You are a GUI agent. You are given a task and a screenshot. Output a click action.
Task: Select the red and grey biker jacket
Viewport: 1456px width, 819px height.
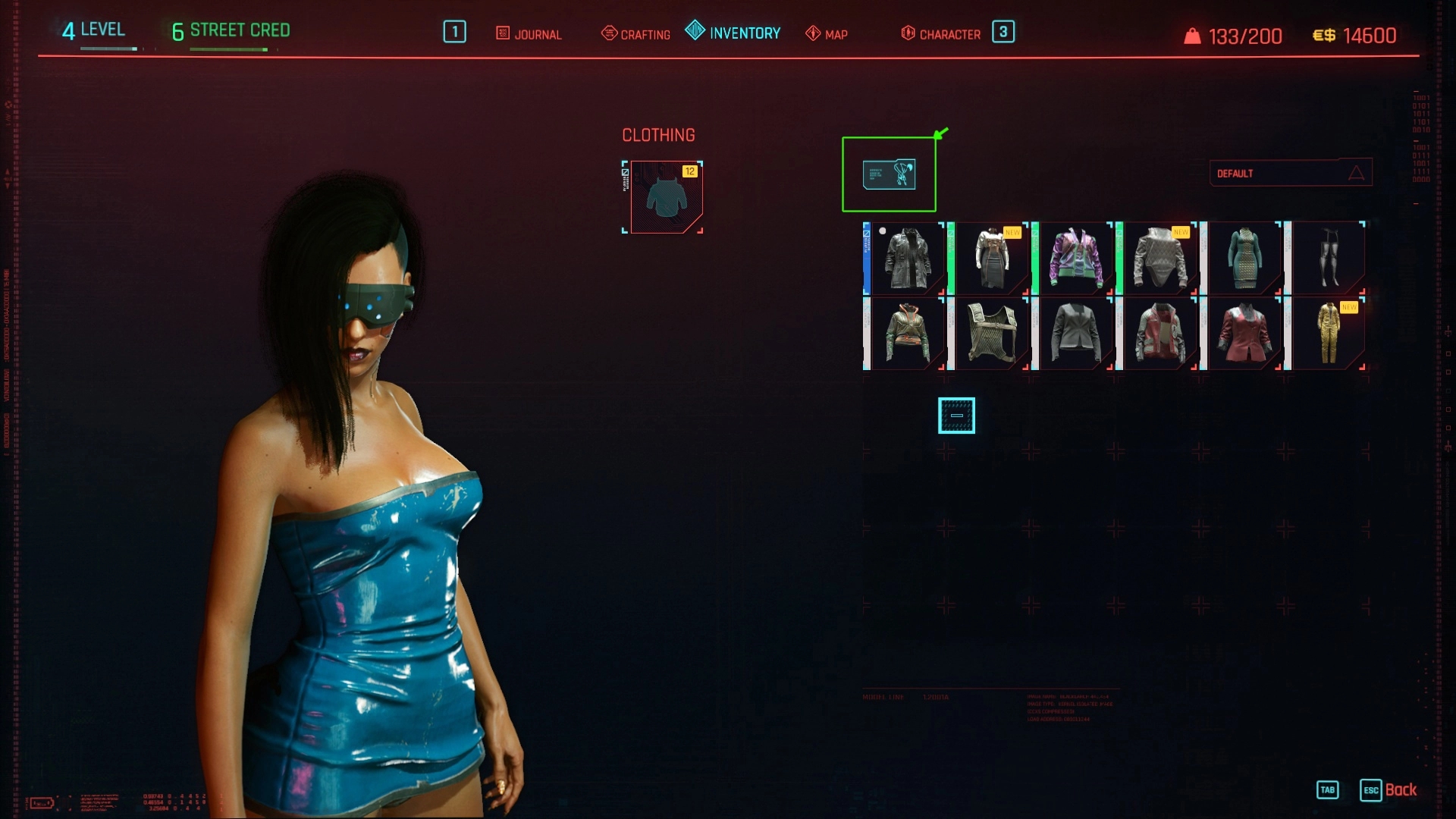click(1160, 333)
